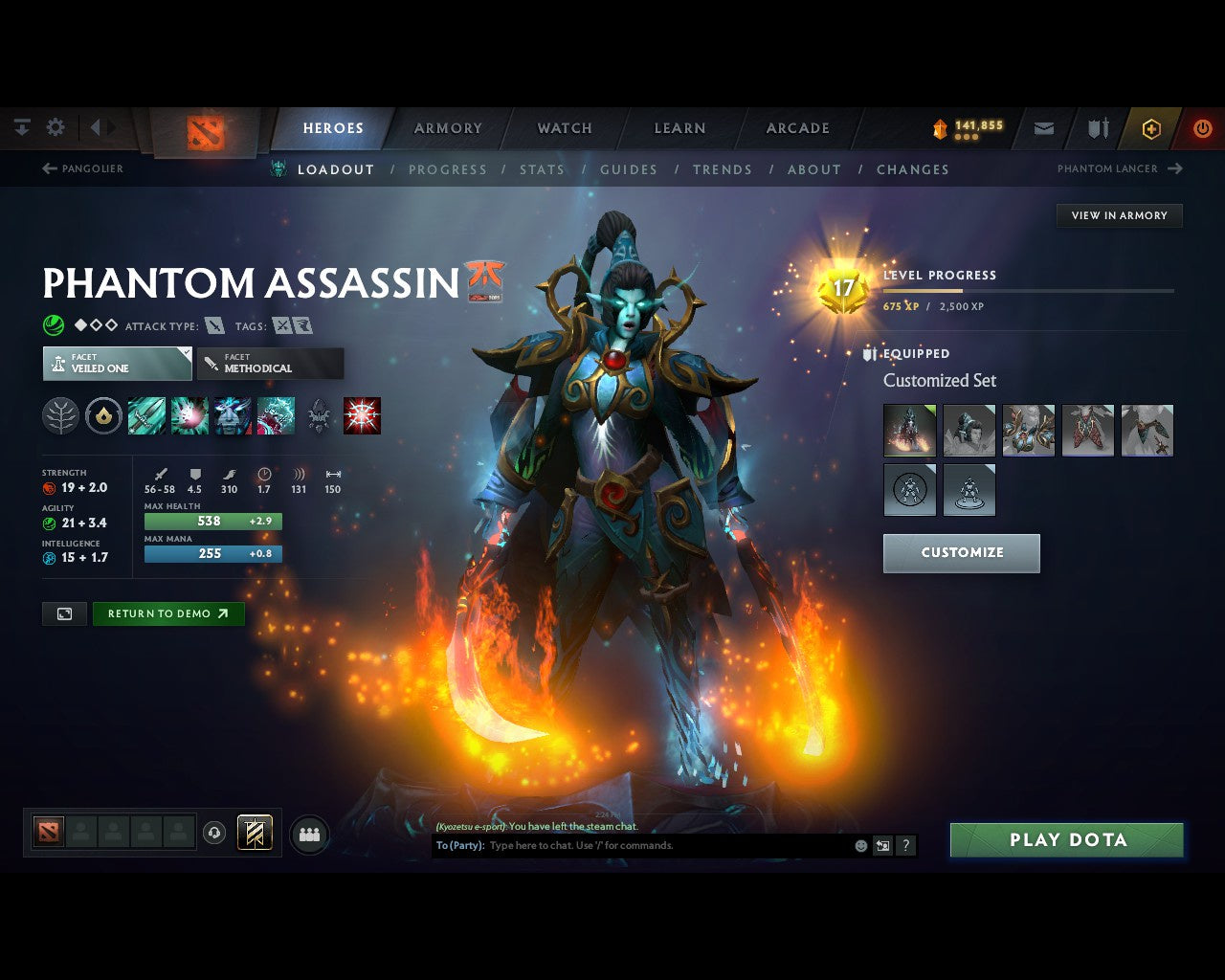The image size is (1225, 980).
Task: Click the forward arrow to Phantom Lancer
Action: pos(1174,168)
